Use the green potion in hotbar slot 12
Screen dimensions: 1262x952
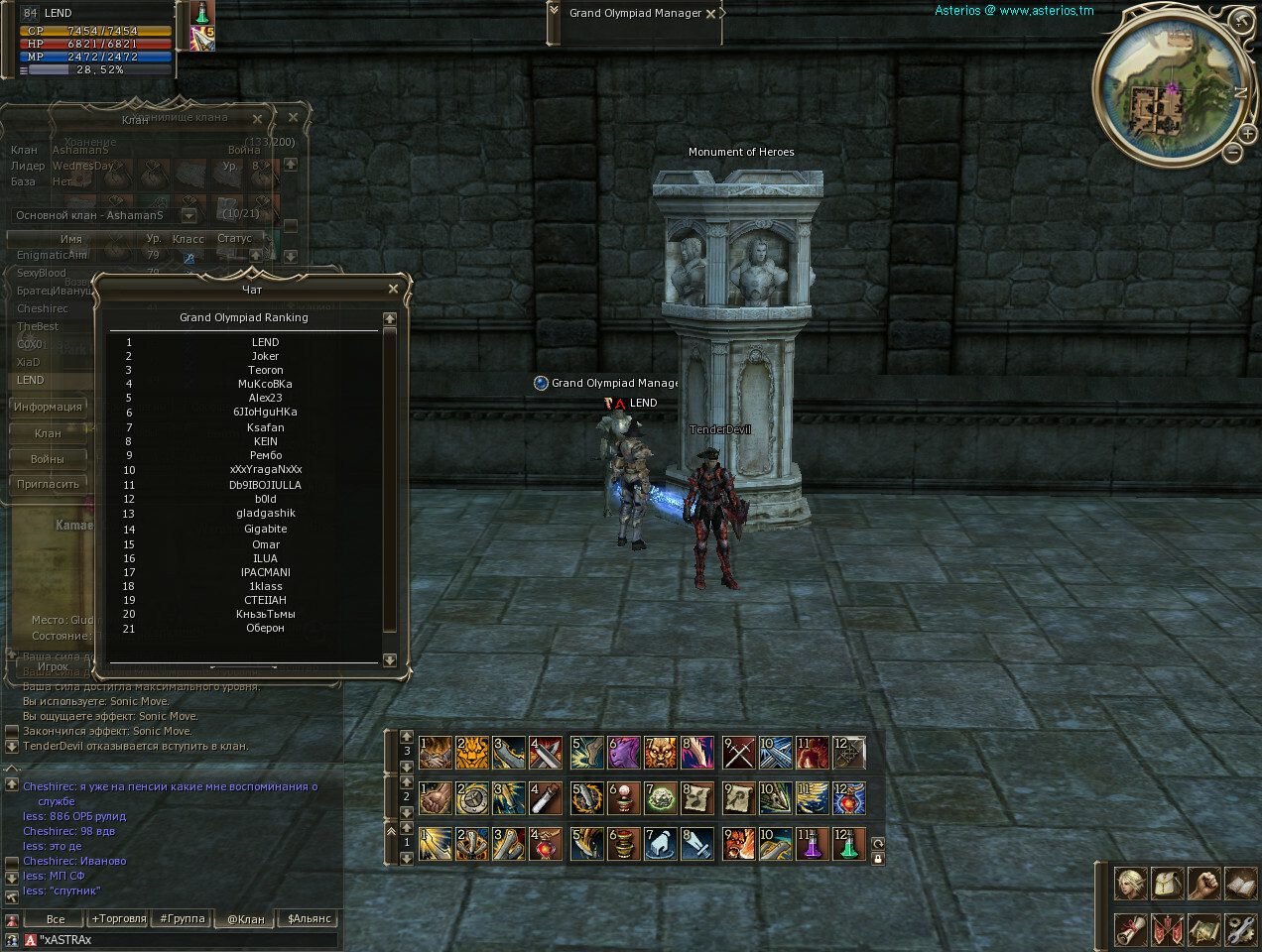click(x=848, y=844)
